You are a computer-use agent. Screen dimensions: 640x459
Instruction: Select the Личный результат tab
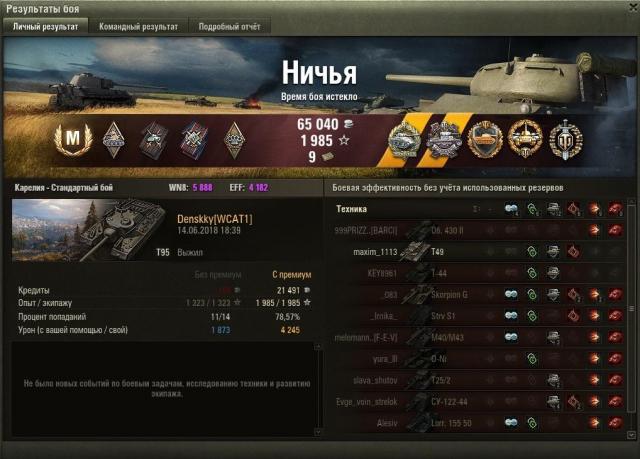click(44, 27)
